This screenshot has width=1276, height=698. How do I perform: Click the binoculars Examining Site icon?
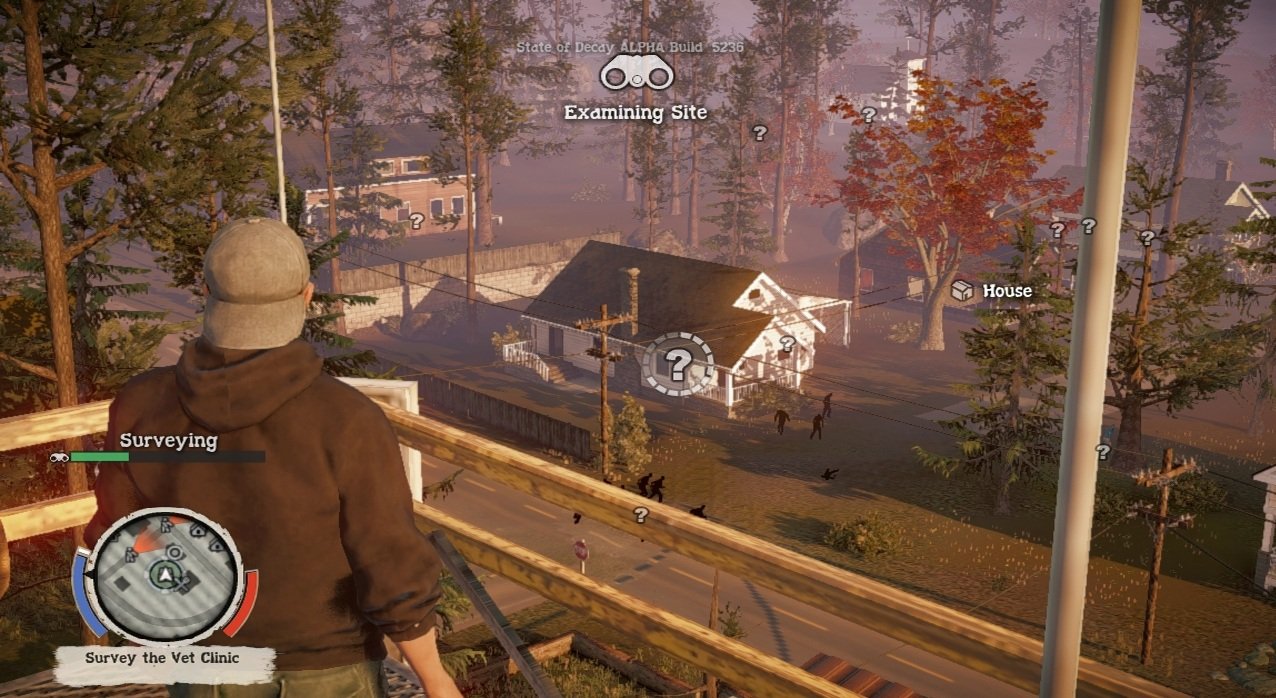point(636,74)
